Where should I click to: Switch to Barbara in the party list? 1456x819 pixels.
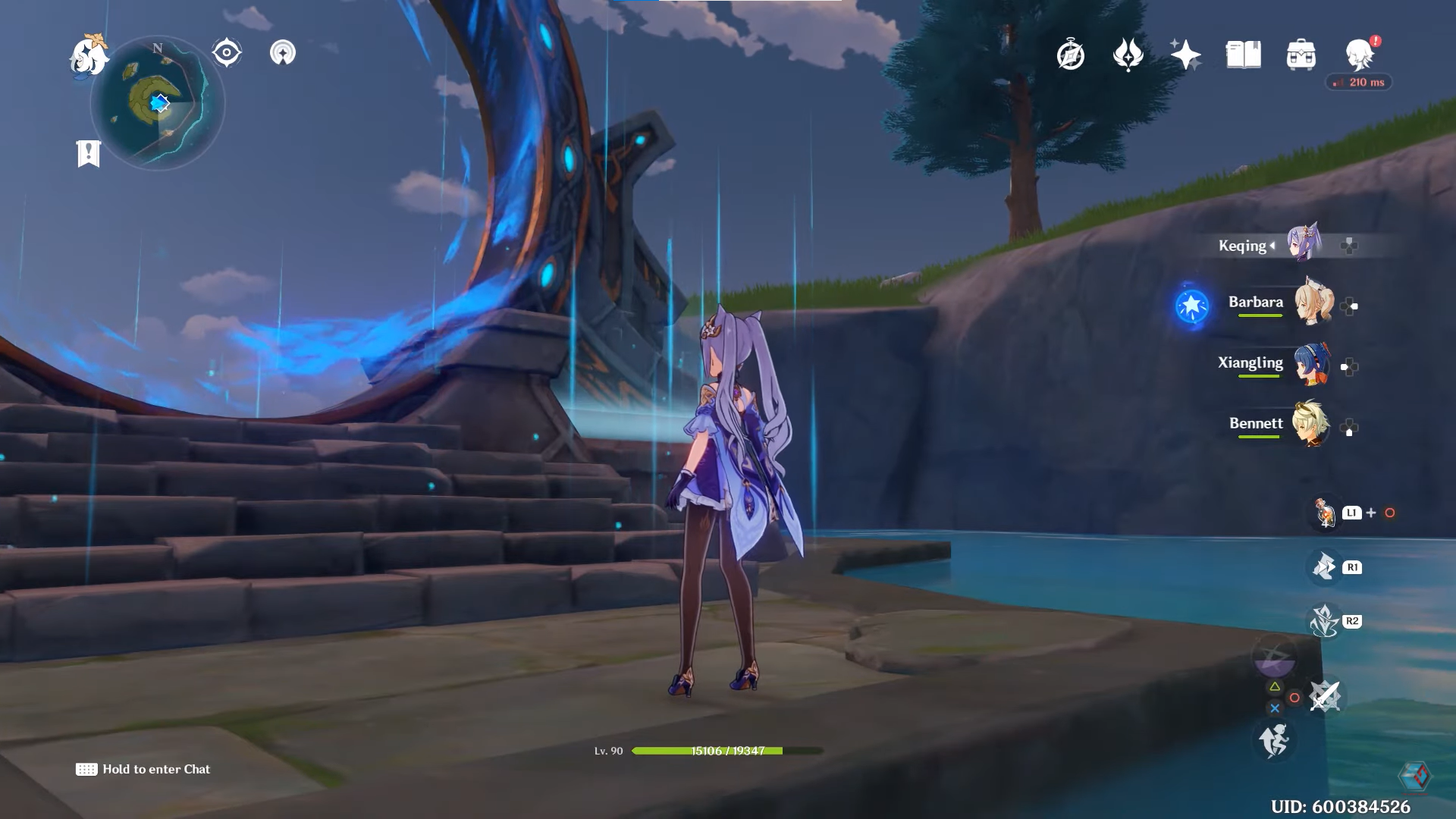[x=1313, y=303]
